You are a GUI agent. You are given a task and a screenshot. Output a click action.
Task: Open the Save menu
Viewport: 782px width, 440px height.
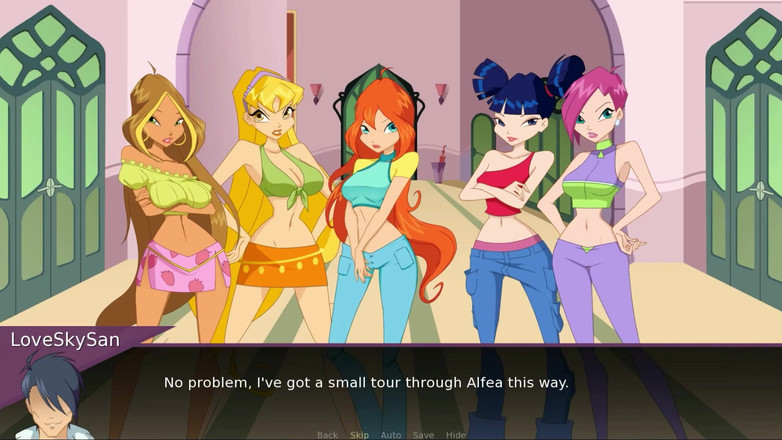coord(423,435)
